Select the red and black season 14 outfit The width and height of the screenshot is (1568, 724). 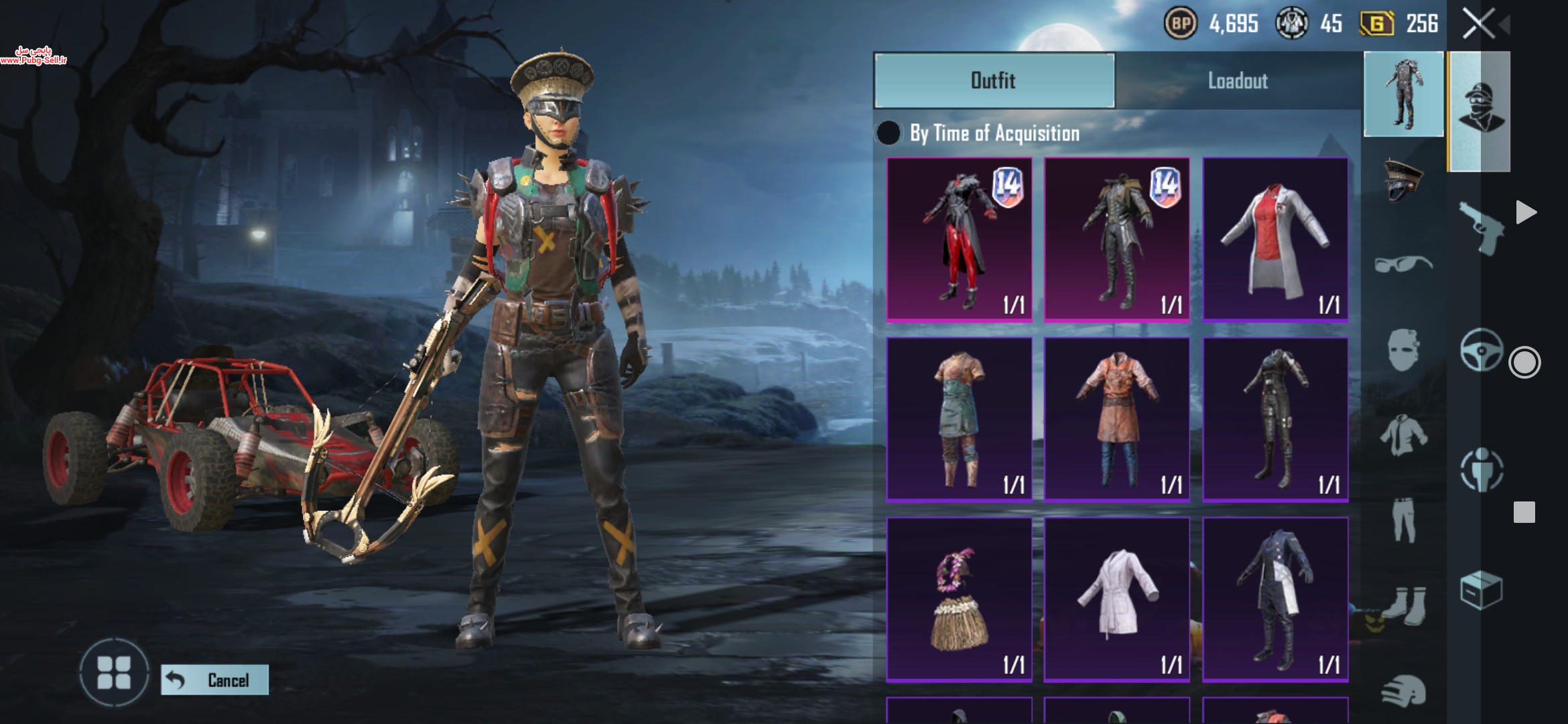tap(959, 239)
